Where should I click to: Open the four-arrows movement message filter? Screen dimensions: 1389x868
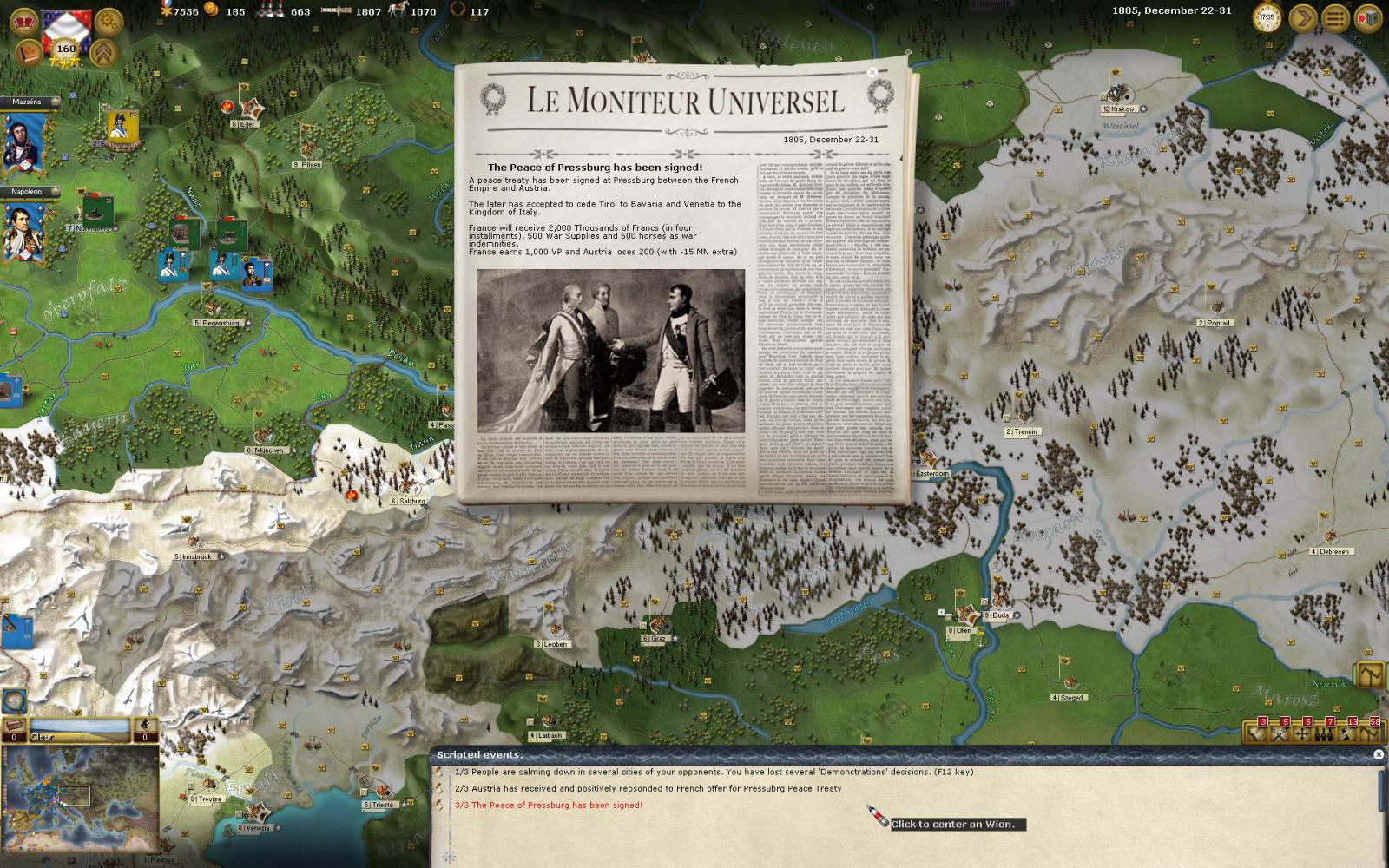pyautogui.click(x=1301, y=734)
